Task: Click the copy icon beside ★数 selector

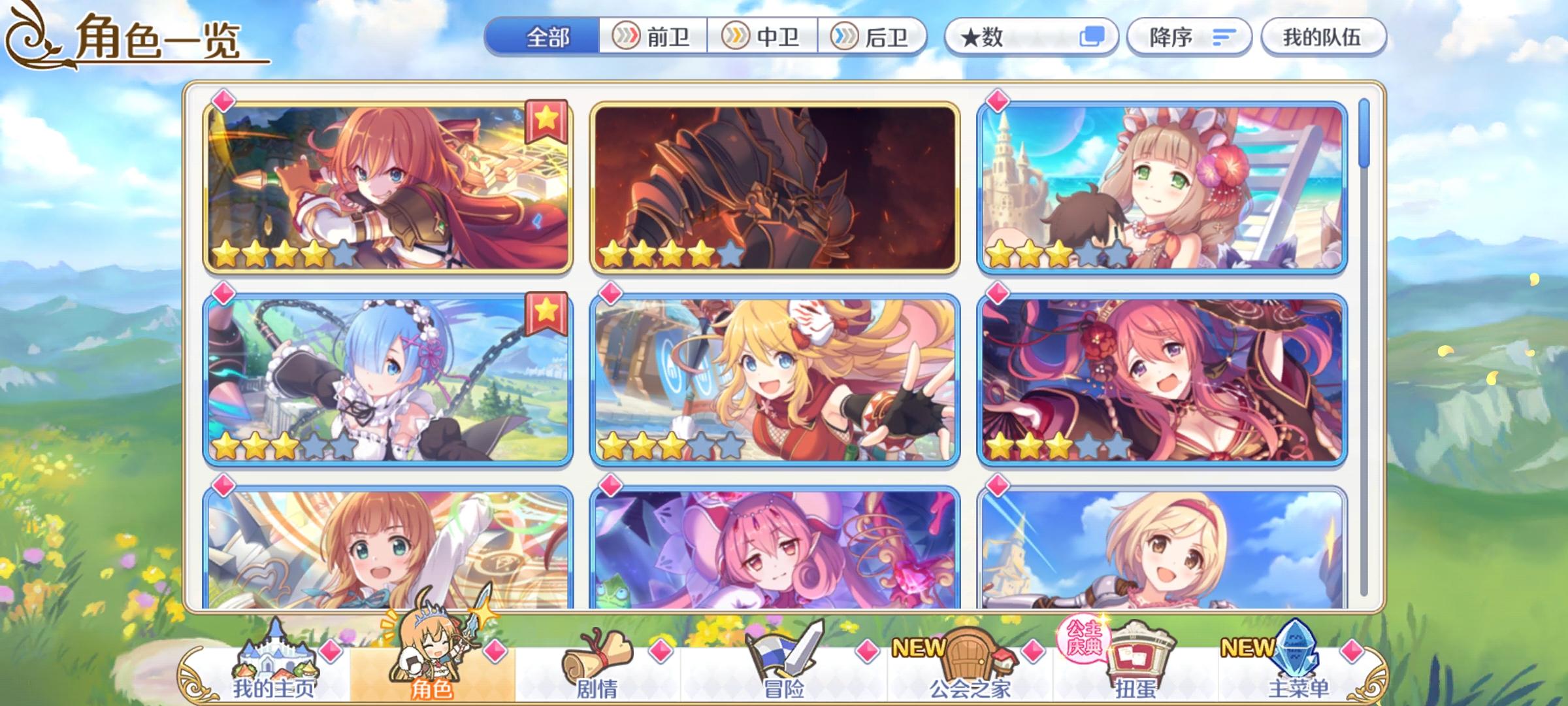Action: pos(1092,37)
